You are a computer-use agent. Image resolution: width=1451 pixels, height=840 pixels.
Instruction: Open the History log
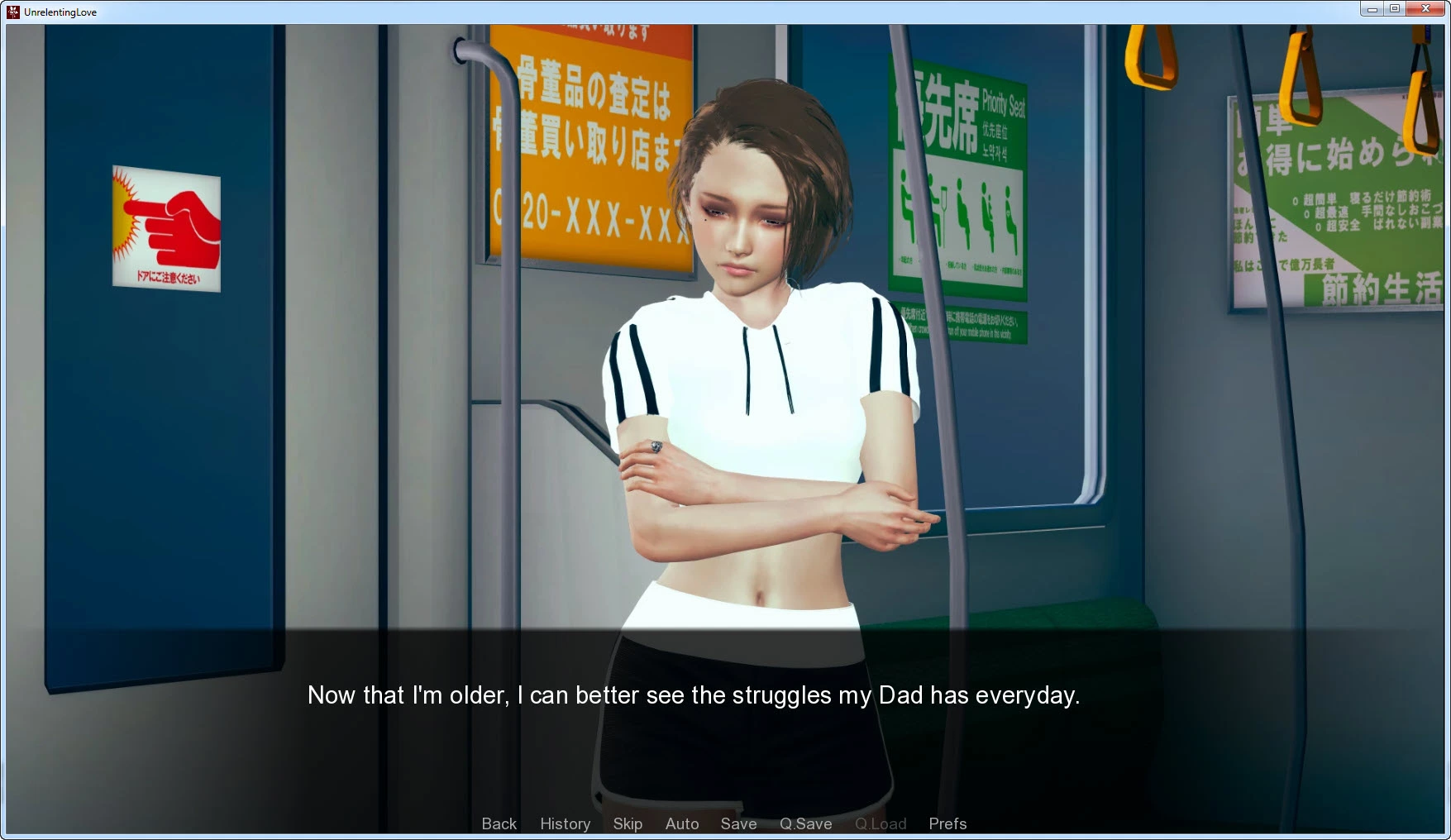[565, 823]
